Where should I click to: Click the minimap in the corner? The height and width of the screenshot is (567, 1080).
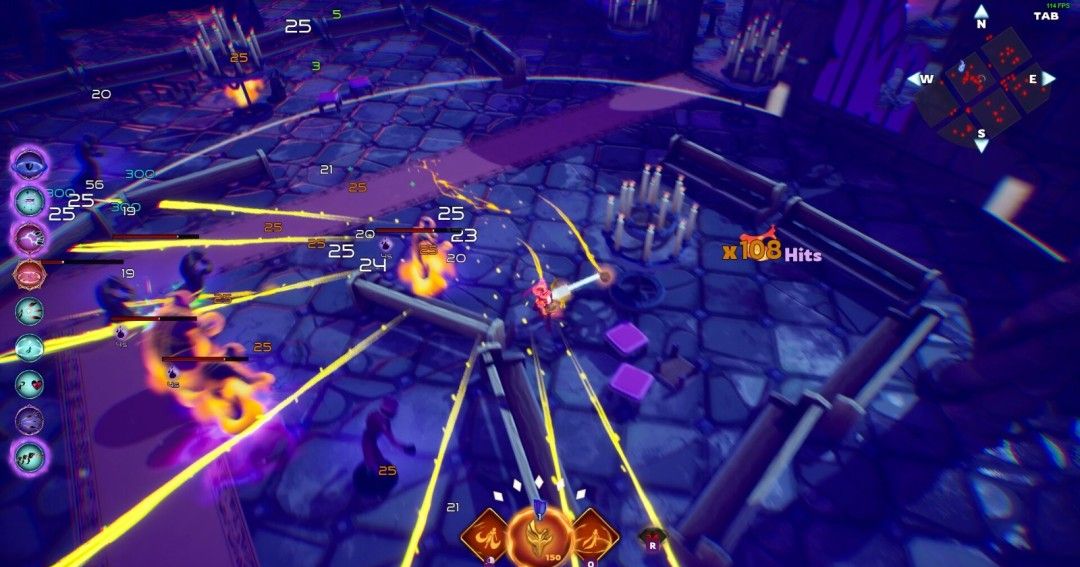tap(981, 85)
